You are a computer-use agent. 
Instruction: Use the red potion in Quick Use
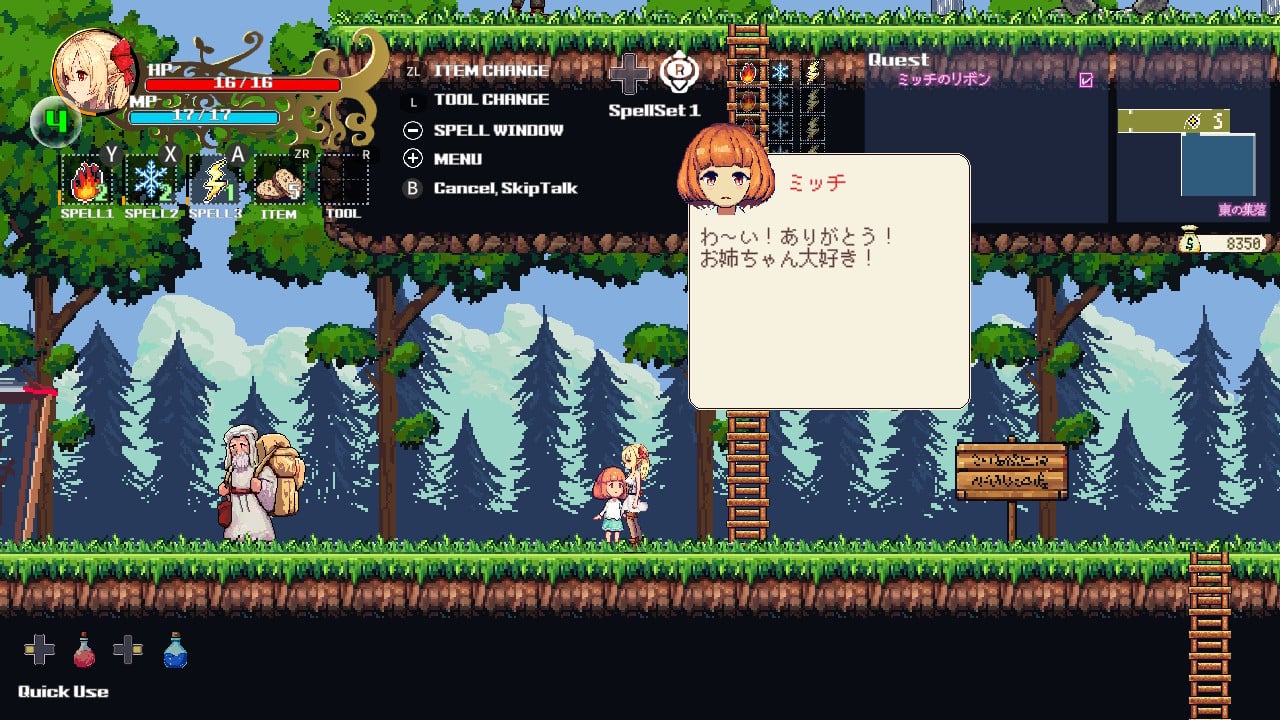click(x=84, y=652)
